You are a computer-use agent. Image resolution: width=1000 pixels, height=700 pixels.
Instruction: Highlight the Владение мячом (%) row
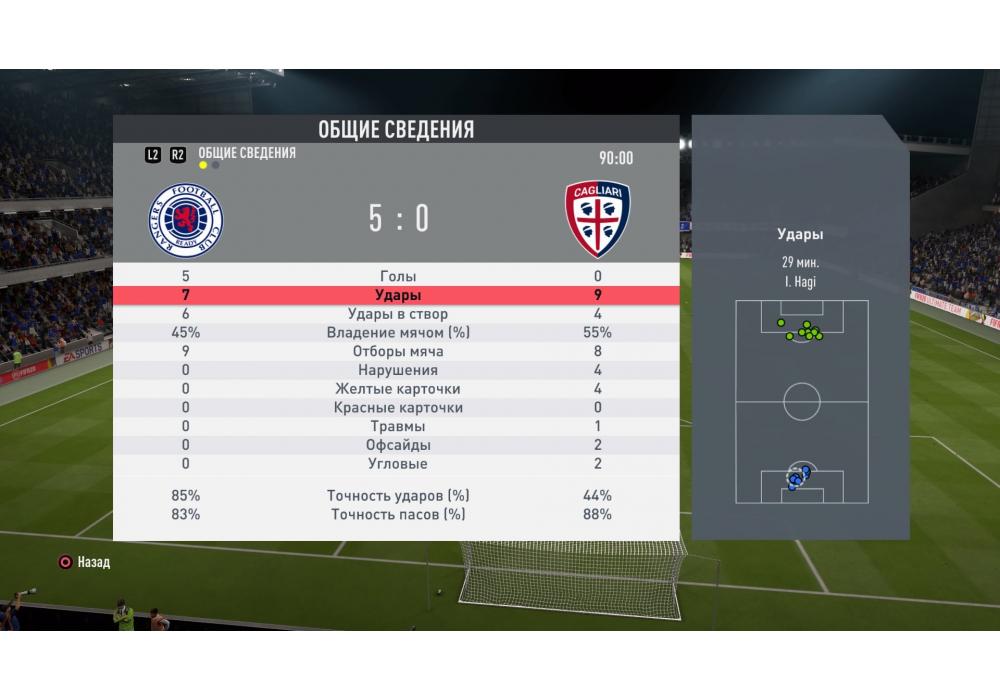tap(398, 333)
